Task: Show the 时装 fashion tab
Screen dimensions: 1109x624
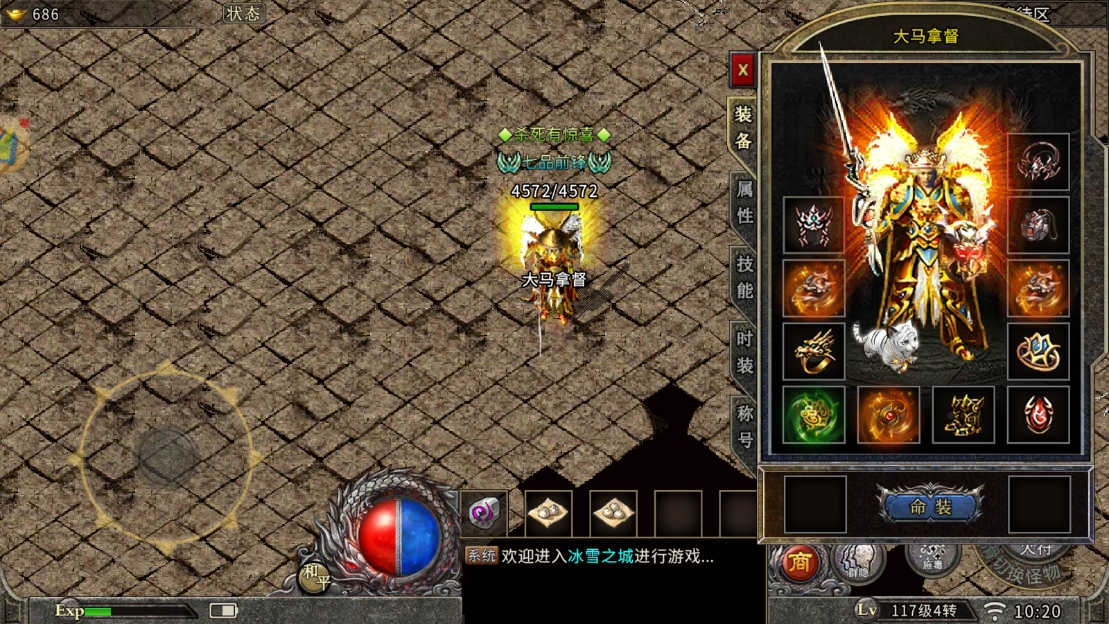Action: (744, 352)
